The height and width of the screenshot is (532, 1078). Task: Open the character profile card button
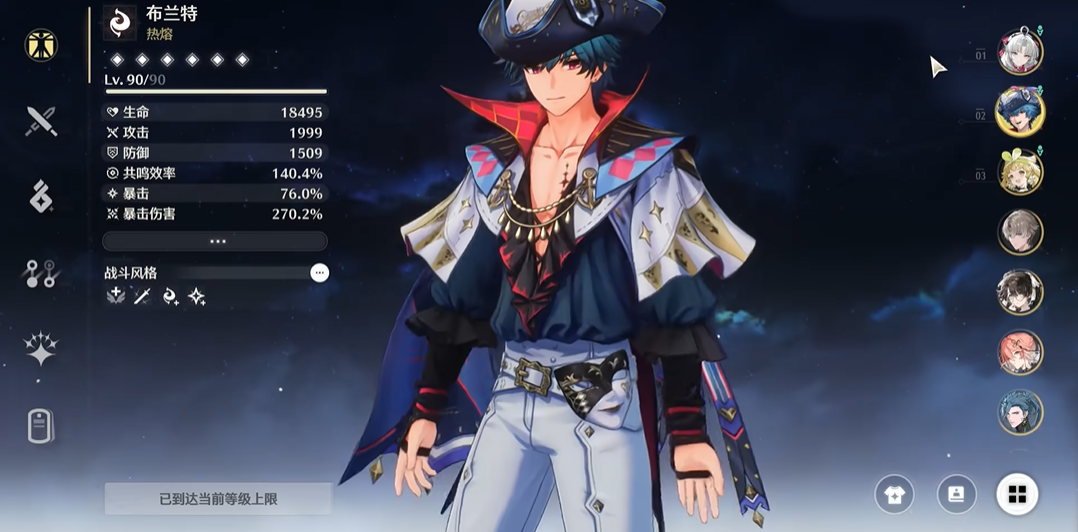(956, 493)
